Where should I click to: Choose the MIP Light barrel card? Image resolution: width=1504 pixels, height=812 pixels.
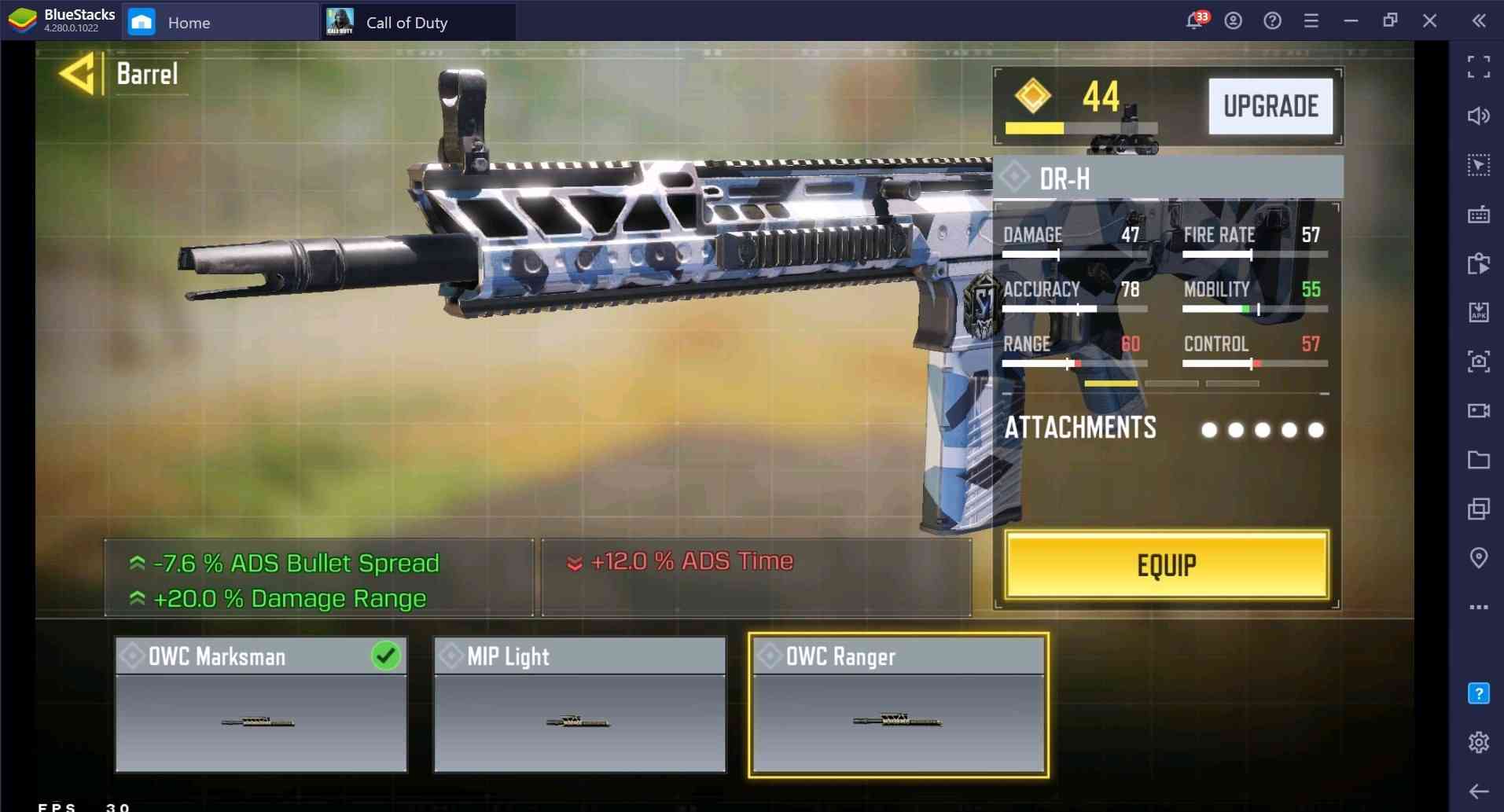pyautogui.click(x=579, y=704)
